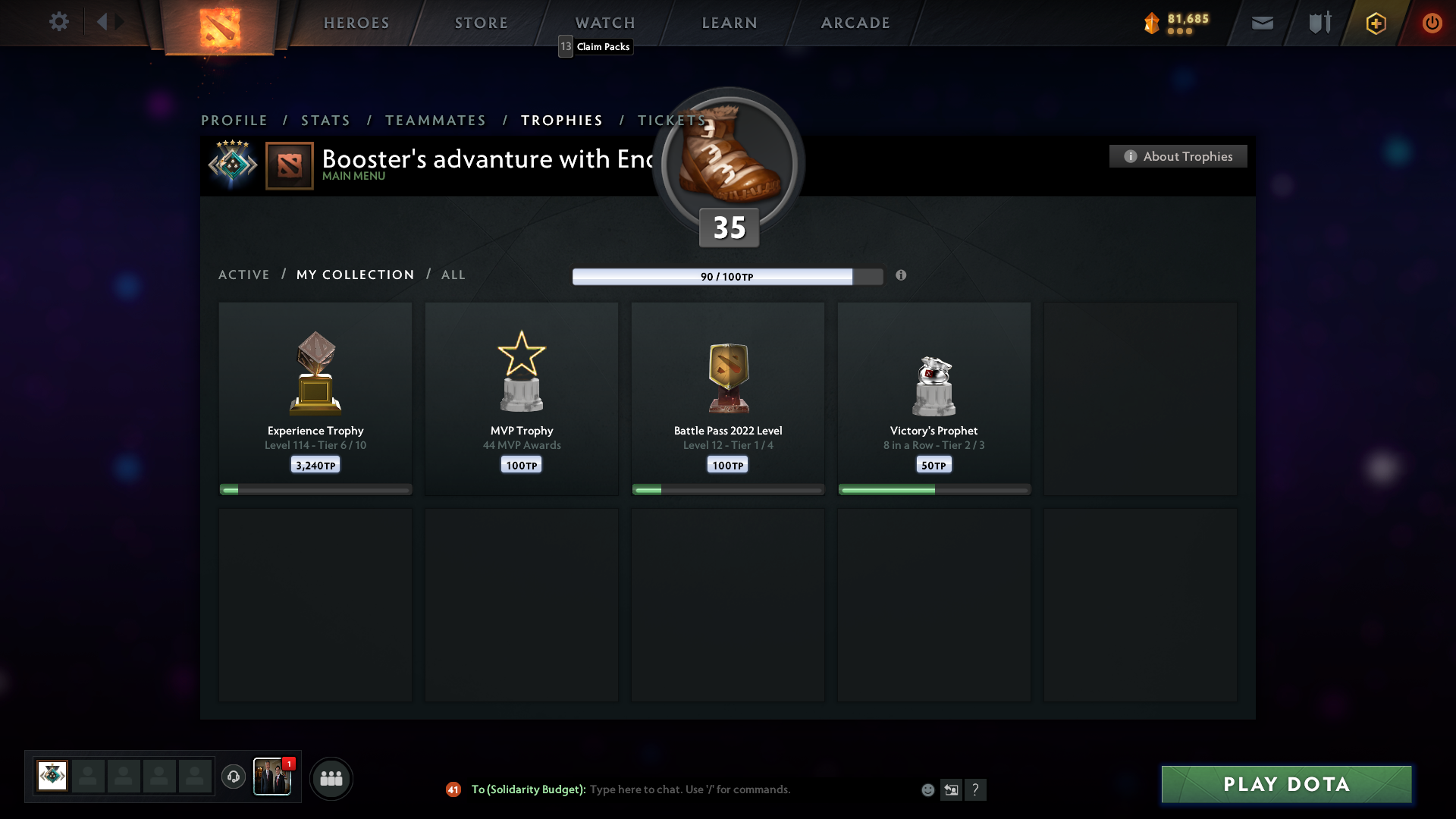Open the Dota Plus hexagon icon
Image resolution: width=1456 pixels, height=819 pixels.
click(1375, 23)
